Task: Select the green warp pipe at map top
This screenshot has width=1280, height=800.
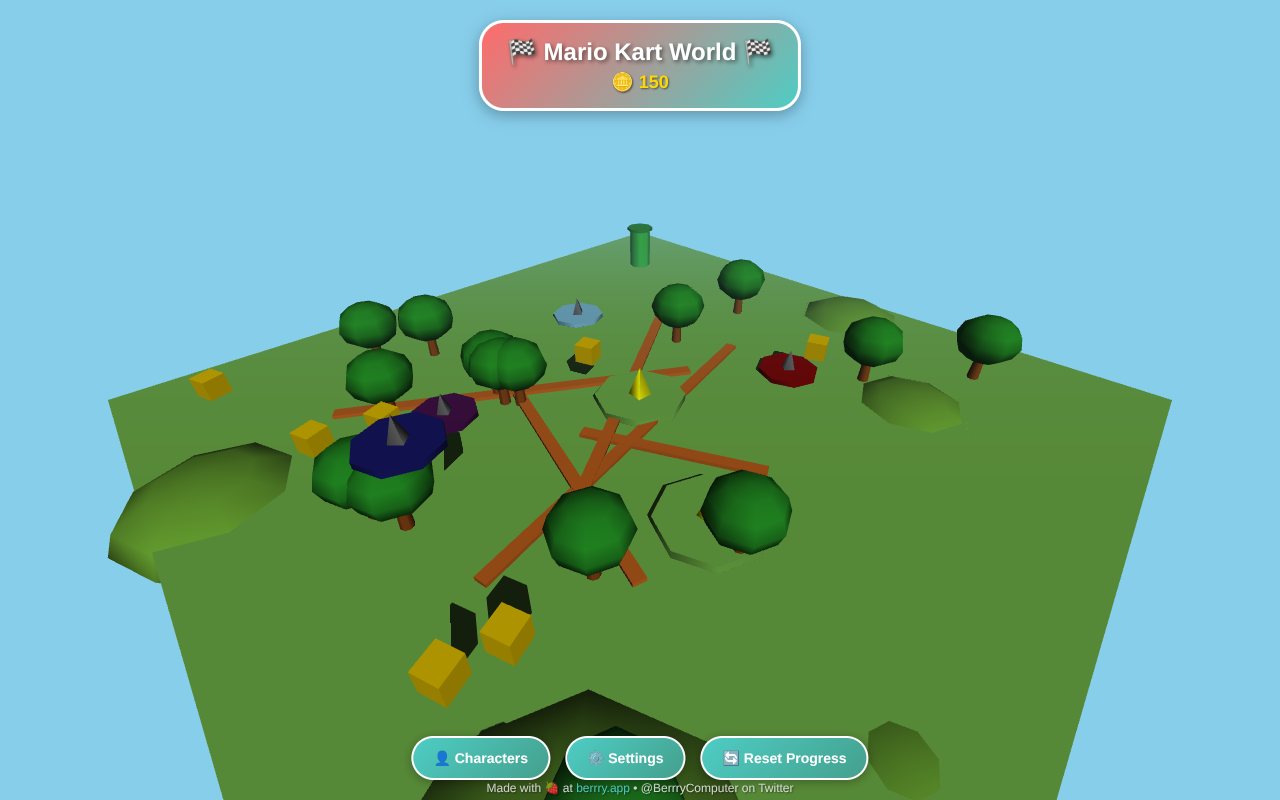Action: [x=640, y=243]
